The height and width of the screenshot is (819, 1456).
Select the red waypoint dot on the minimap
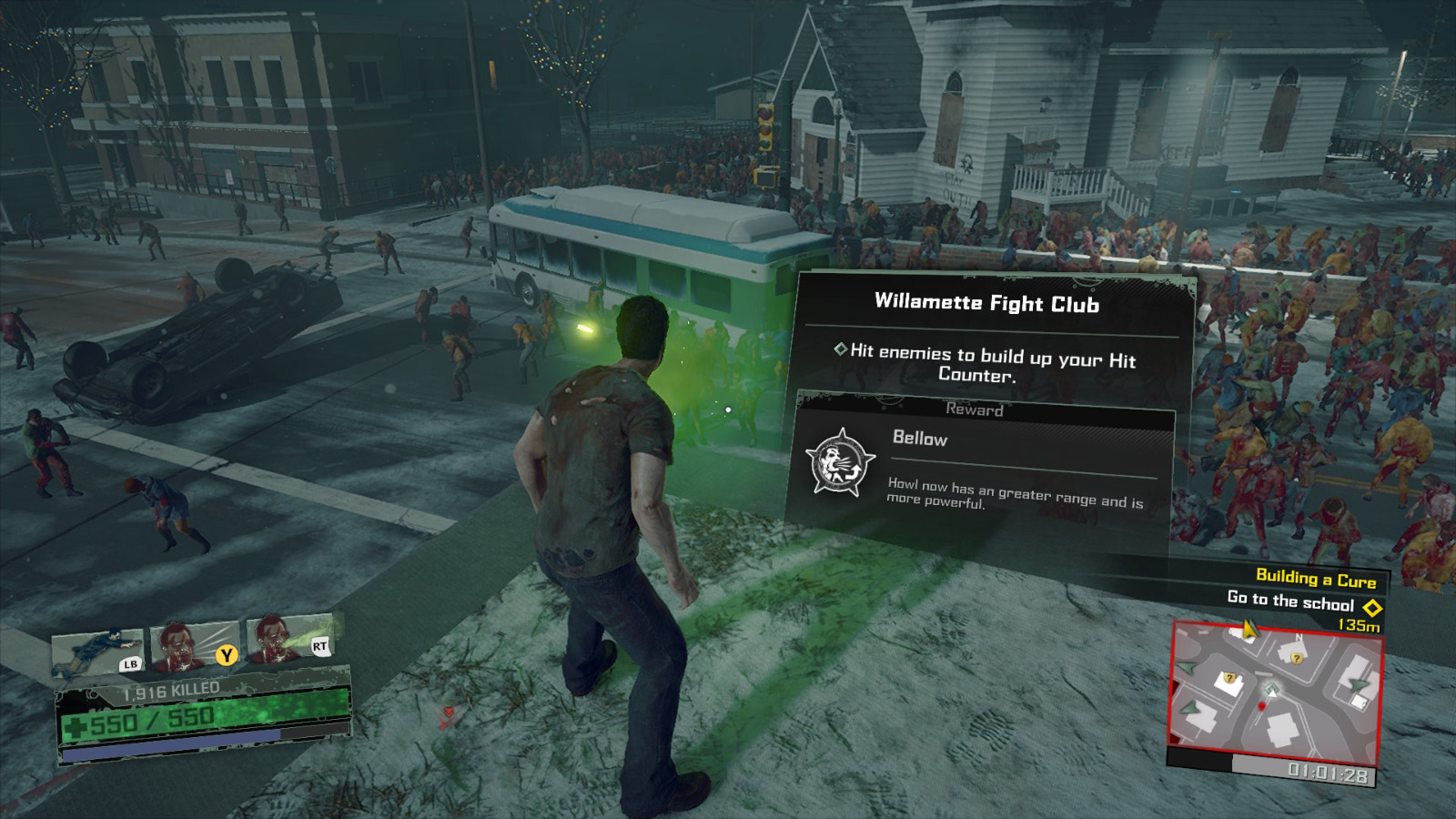[1261, 706]
